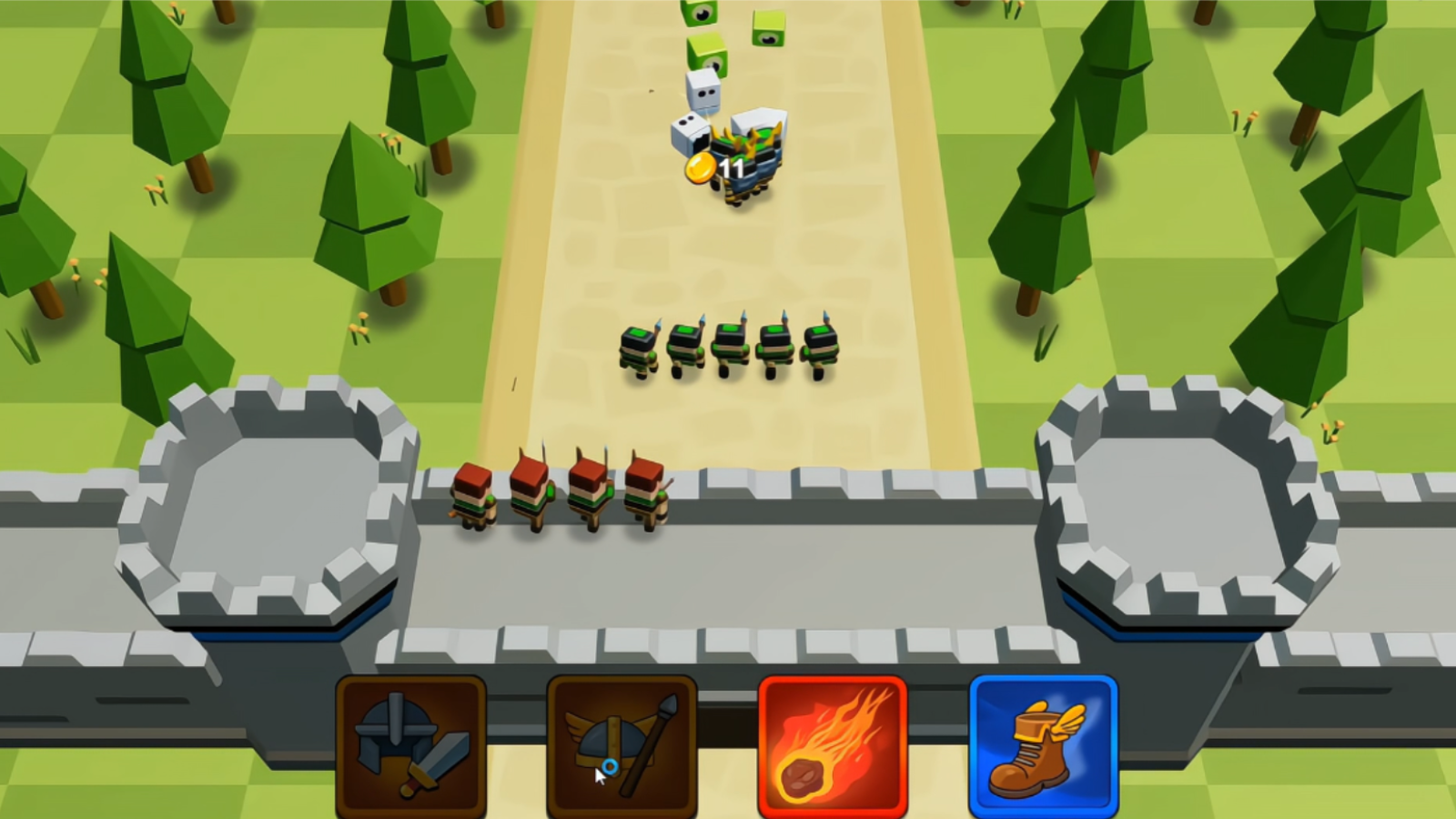Click the blue-bordered boot ability button
Image resolution: width=1456 pixels, height=819 pixels.
[x=1045, y=746]
